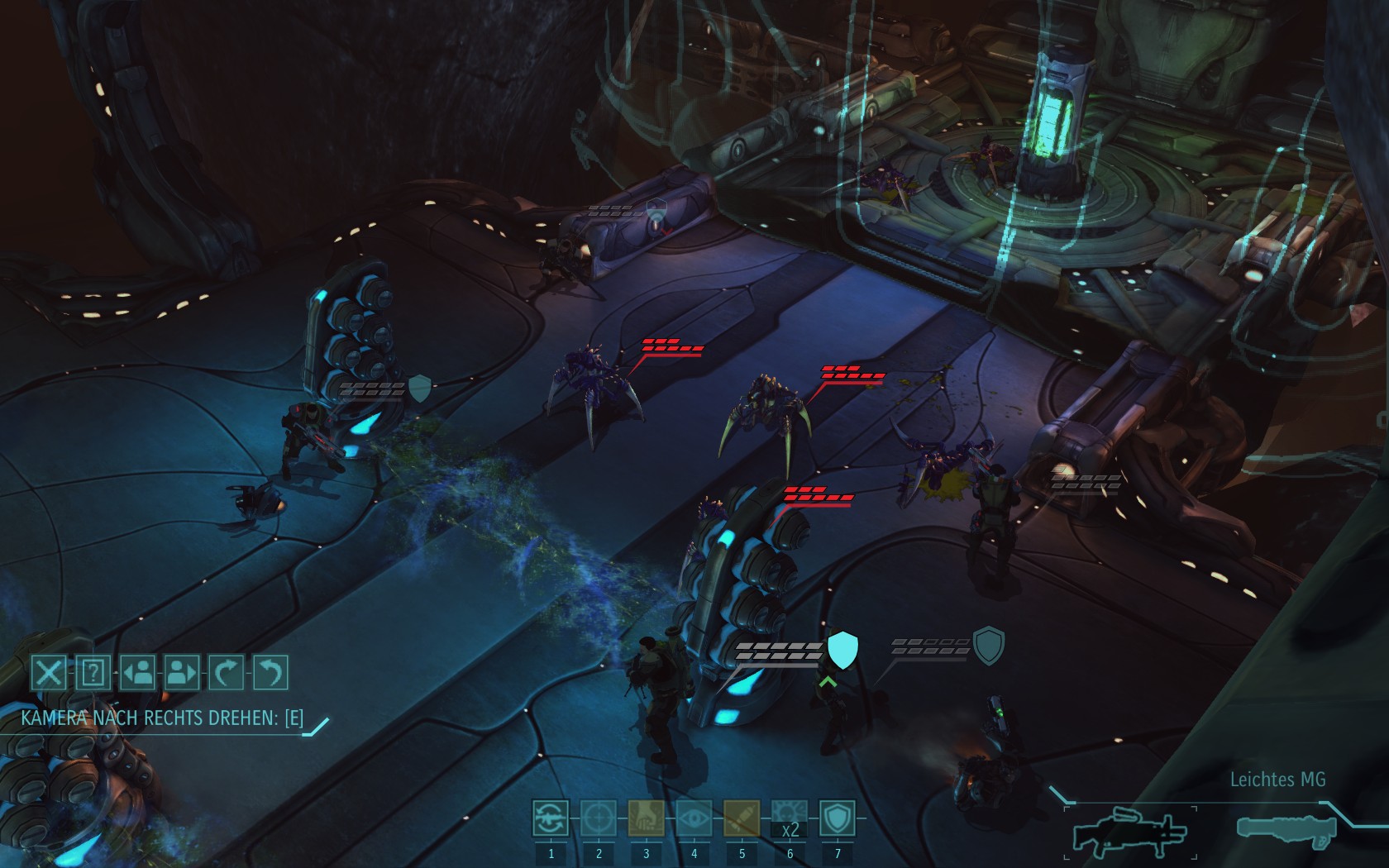Use the fist with grenade ability
1389x868 pixels.
point(646,818)
